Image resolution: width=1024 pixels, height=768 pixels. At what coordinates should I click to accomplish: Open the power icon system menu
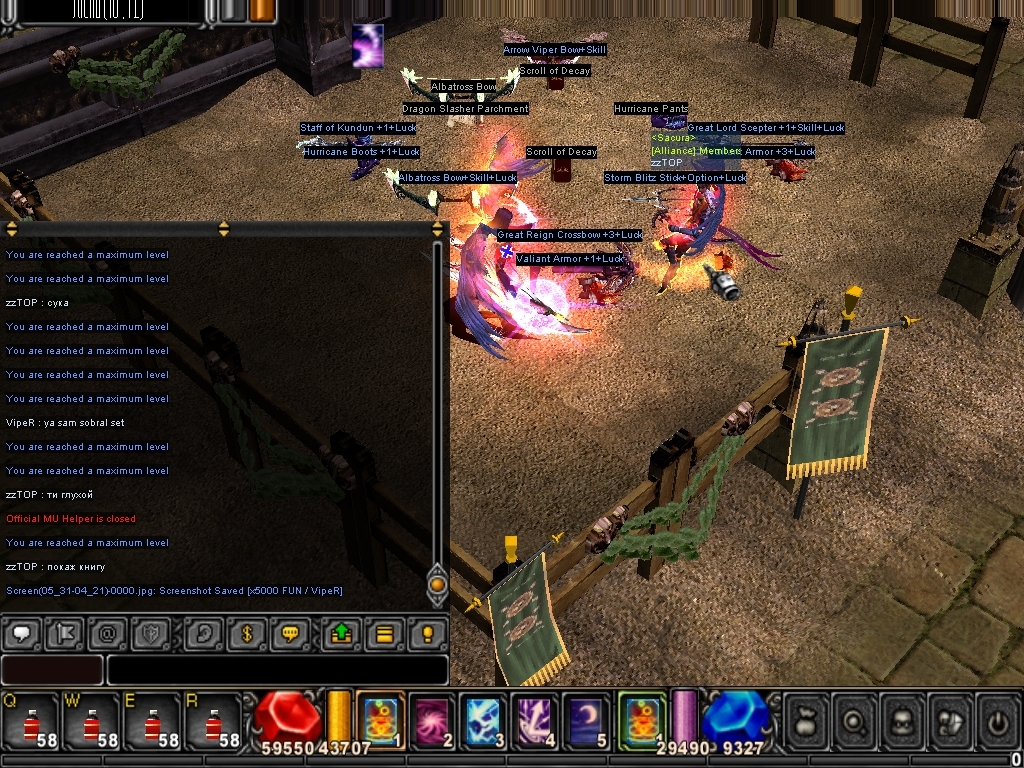tap(996, 720)
